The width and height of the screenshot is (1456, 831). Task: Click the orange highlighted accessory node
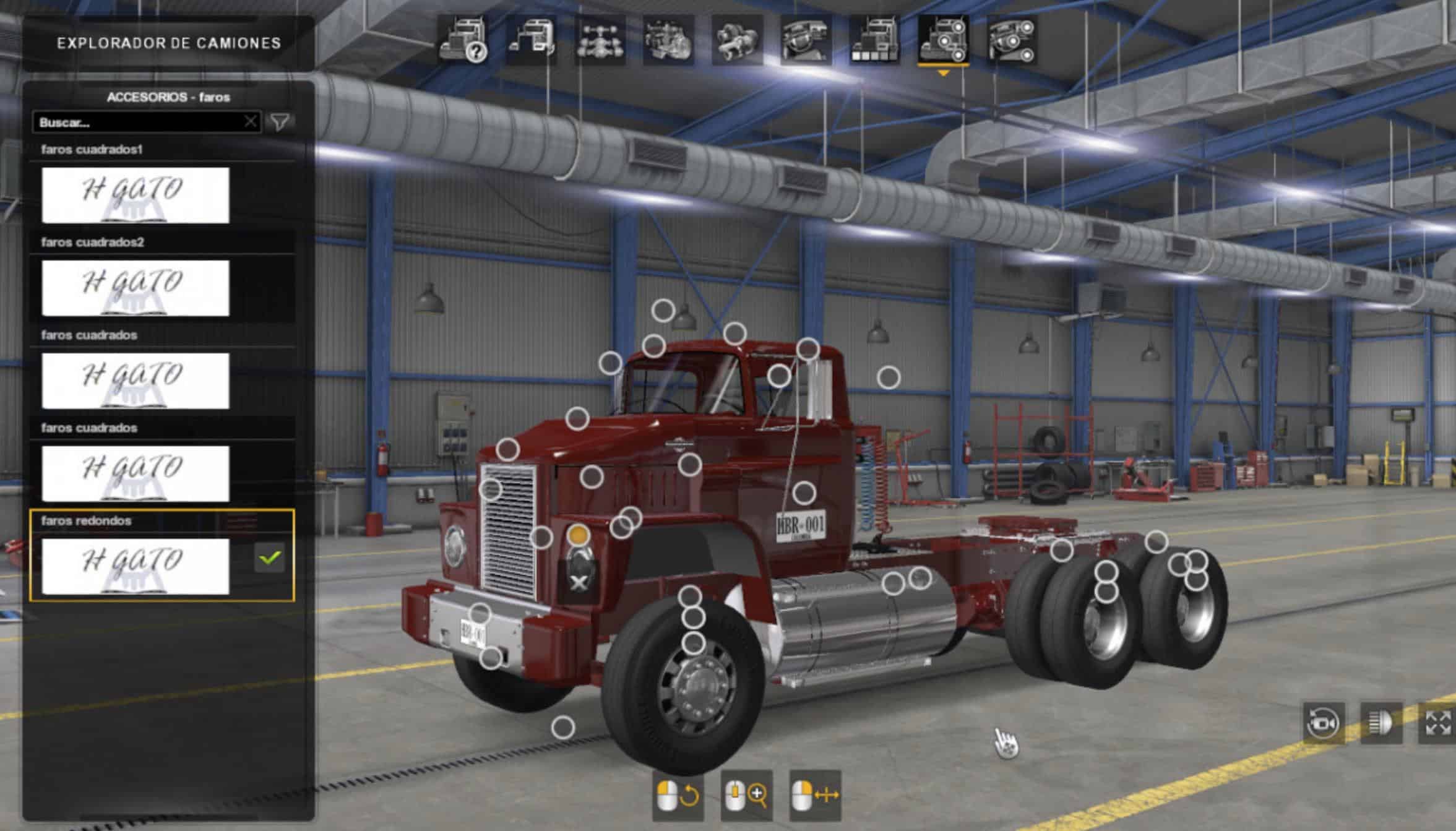point(578,535)
